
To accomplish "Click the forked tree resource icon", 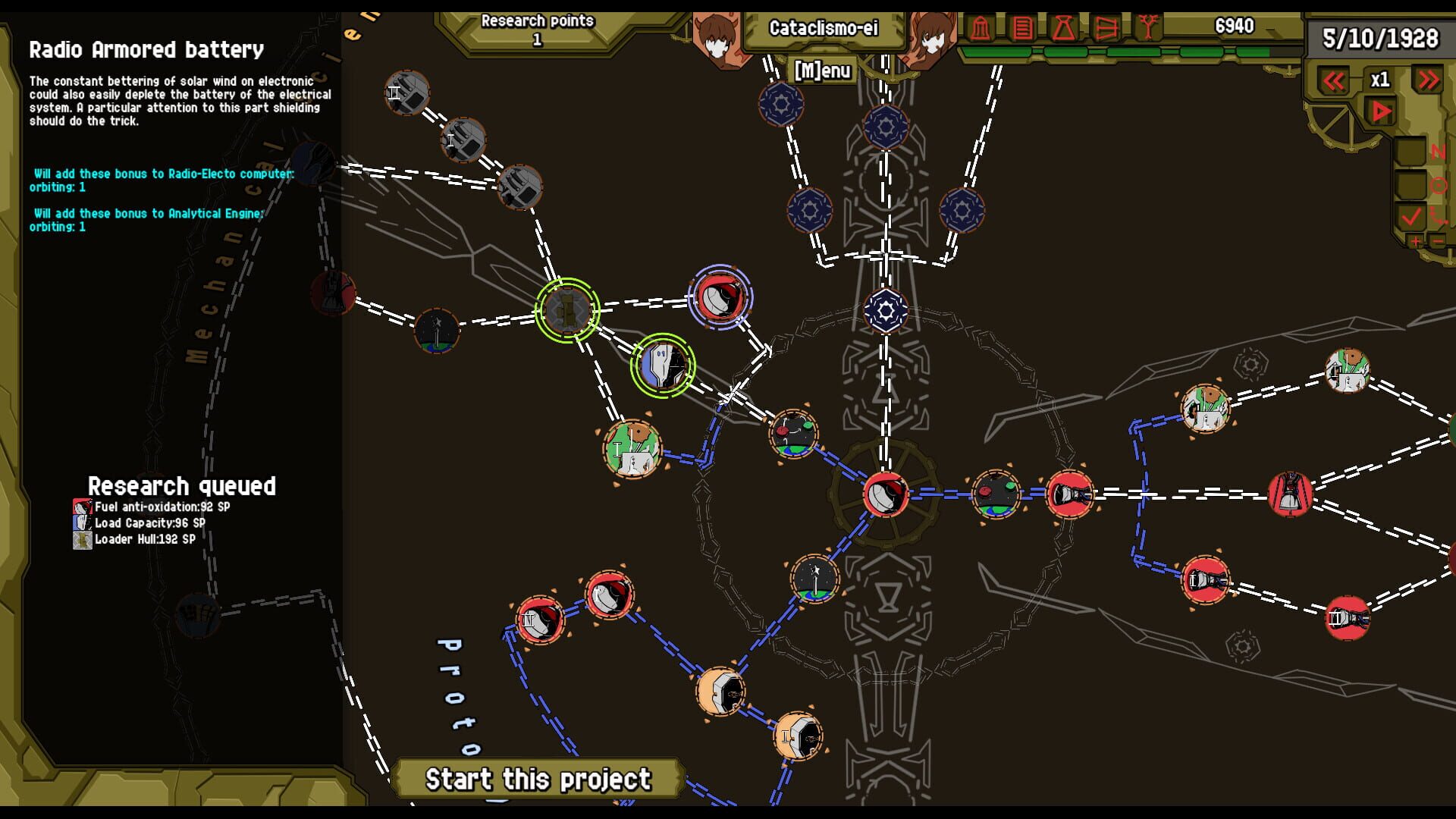I will 1148,27.
